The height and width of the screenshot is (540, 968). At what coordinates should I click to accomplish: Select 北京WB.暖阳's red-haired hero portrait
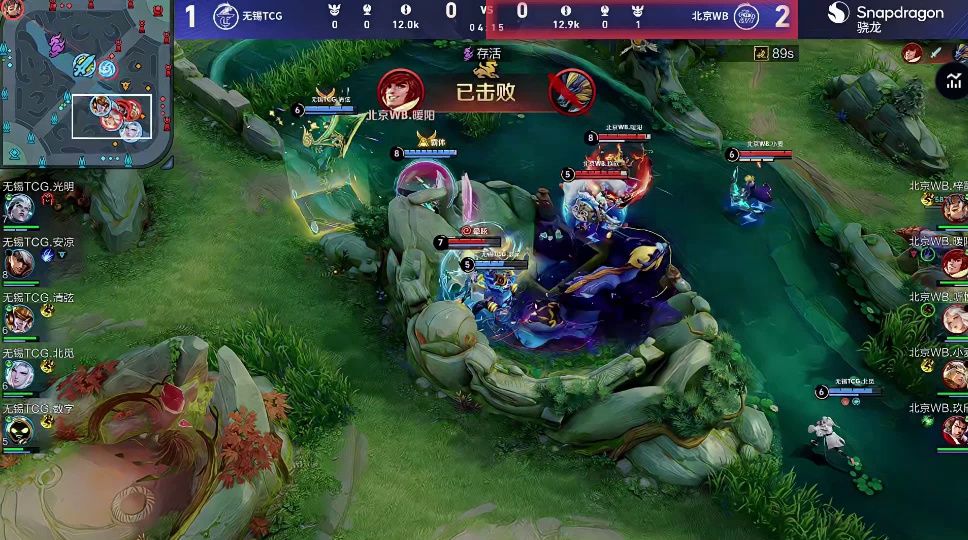(955, 264)
